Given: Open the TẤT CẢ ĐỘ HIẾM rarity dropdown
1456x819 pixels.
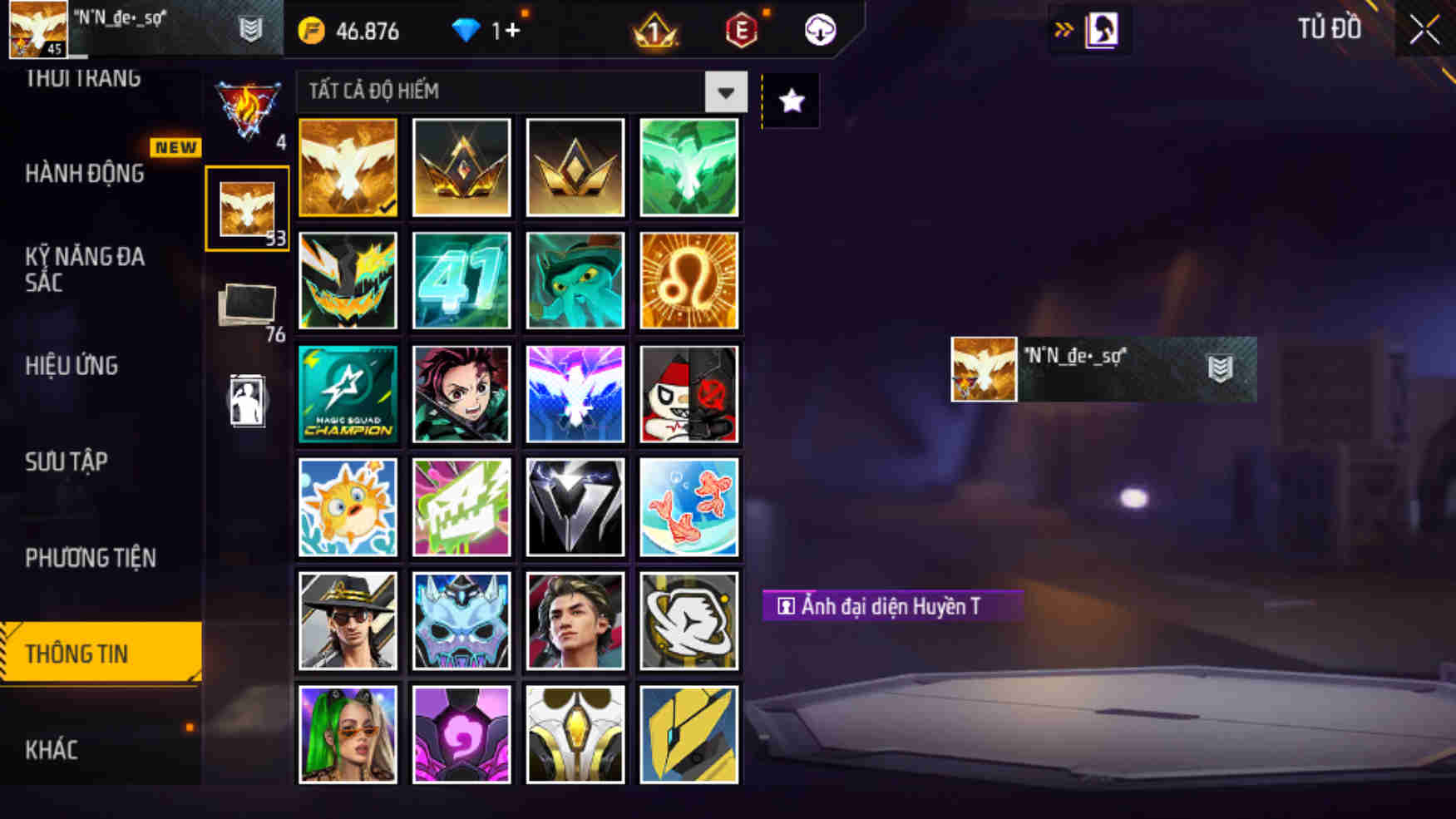Looking at the screenshot, I should (x=520, y=92).
